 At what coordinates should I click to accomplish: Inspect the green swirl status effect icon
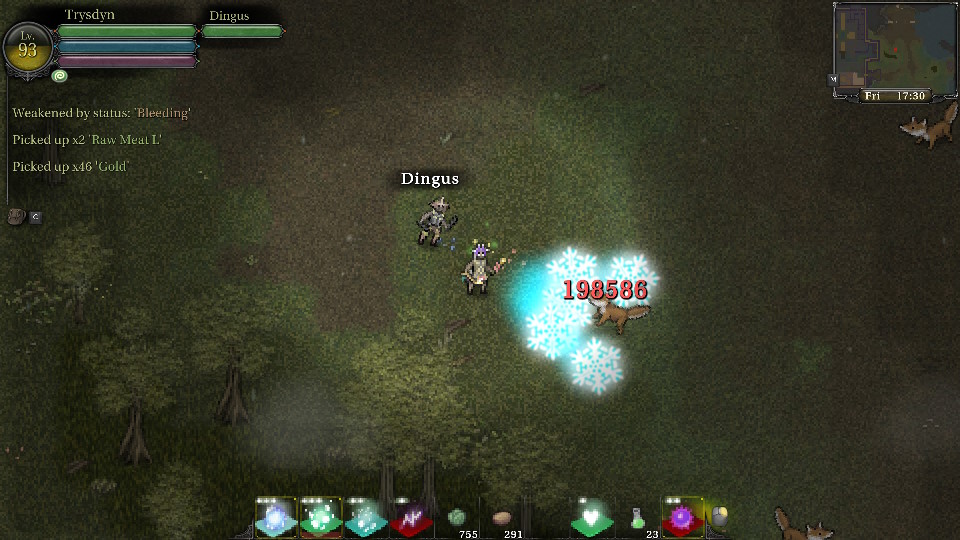[60, 76]
